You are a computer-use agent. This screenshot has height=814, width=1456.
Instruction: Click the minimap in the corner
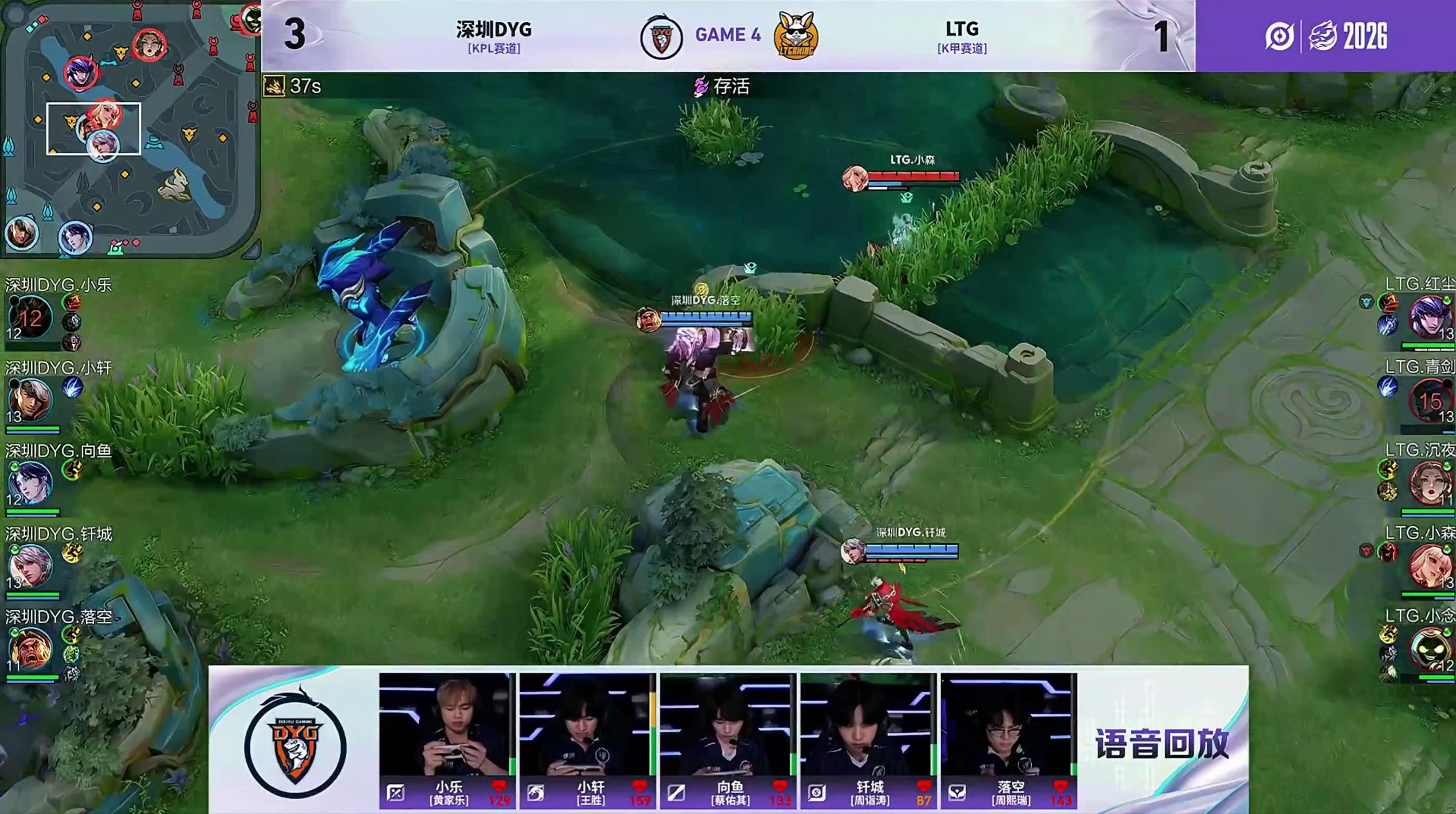point(129,129)
